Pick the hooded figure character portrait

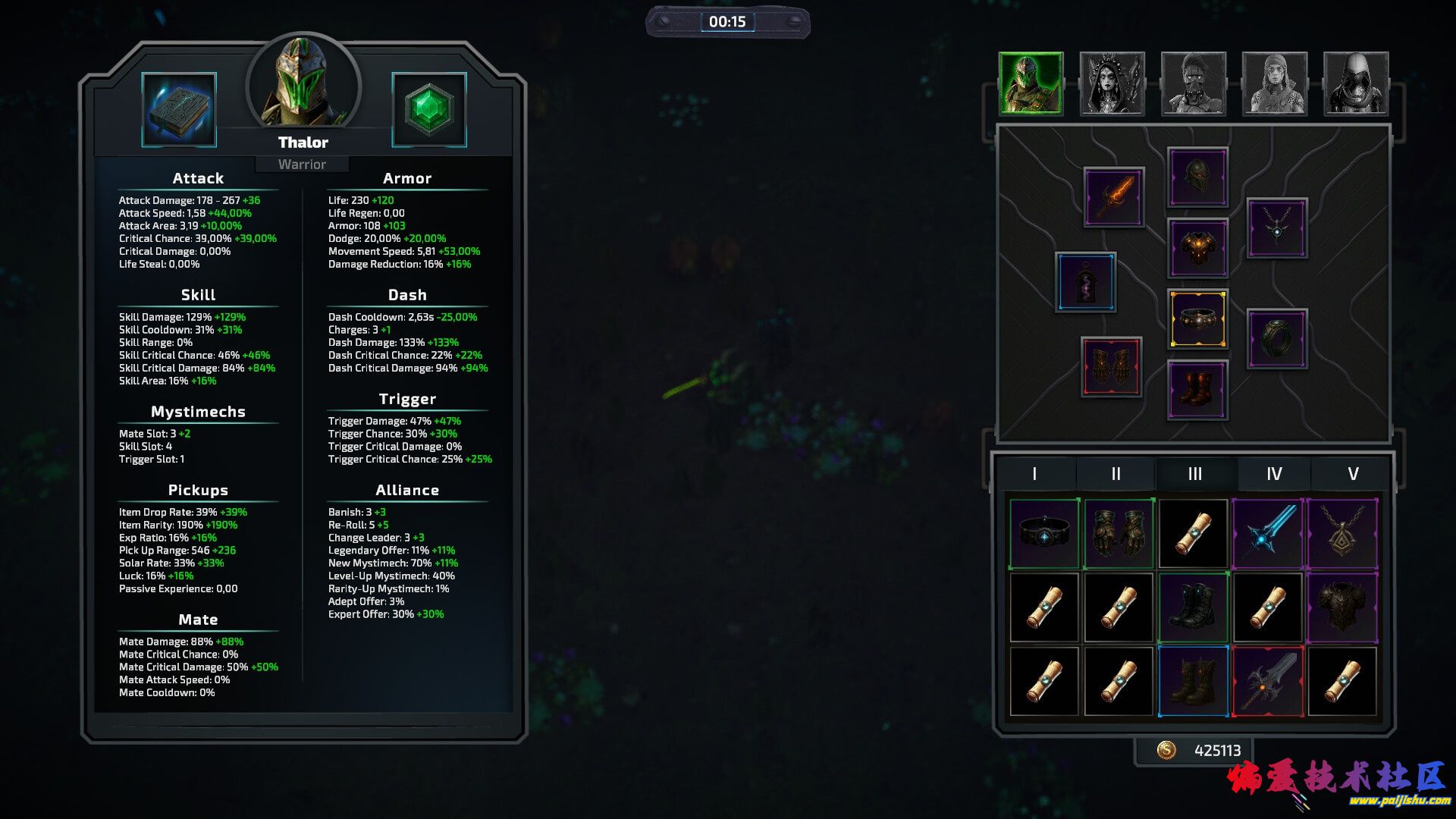click(x=1355, y=83)
